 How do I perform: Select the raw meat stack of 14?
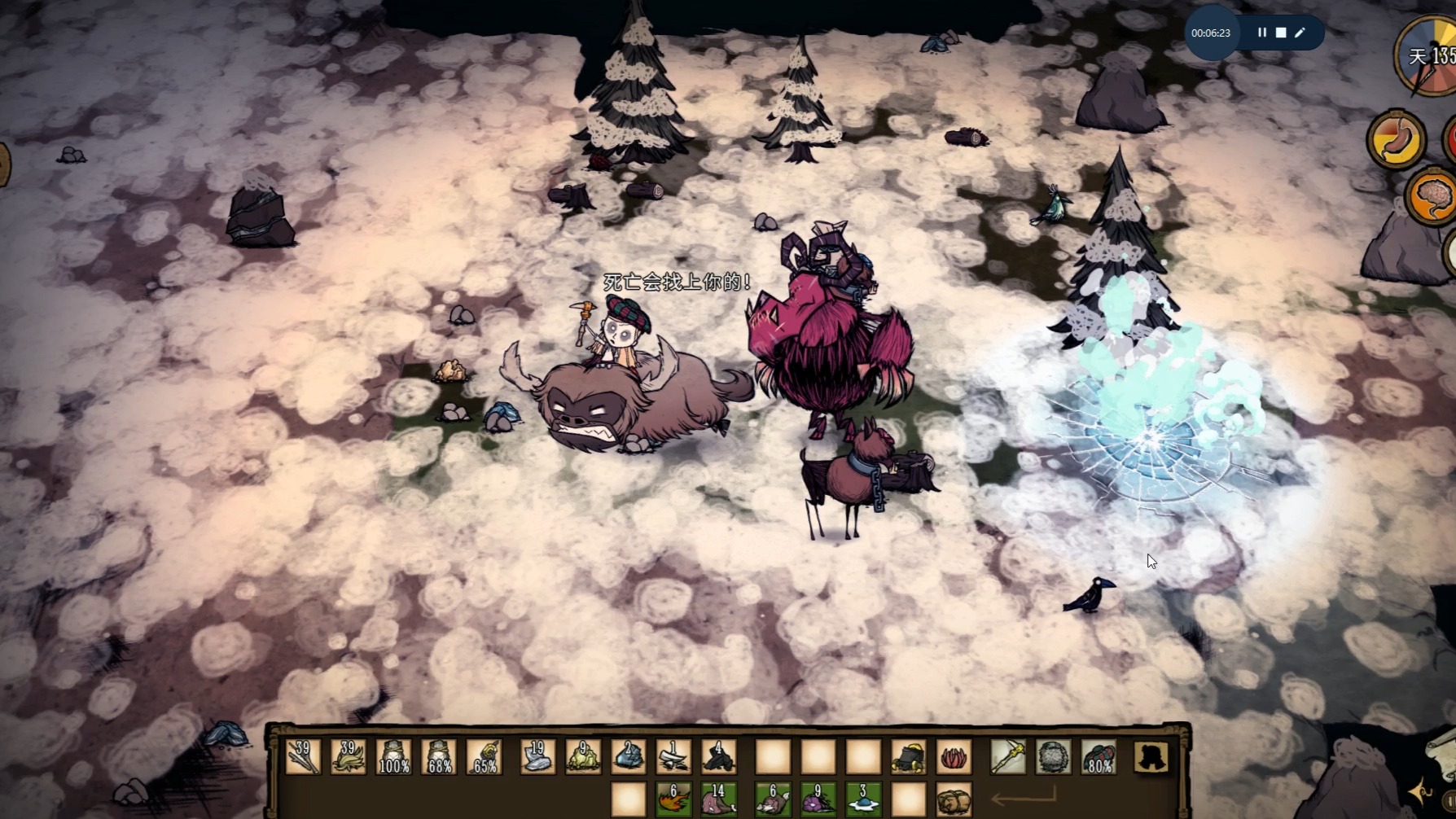[x=719, y=799]
